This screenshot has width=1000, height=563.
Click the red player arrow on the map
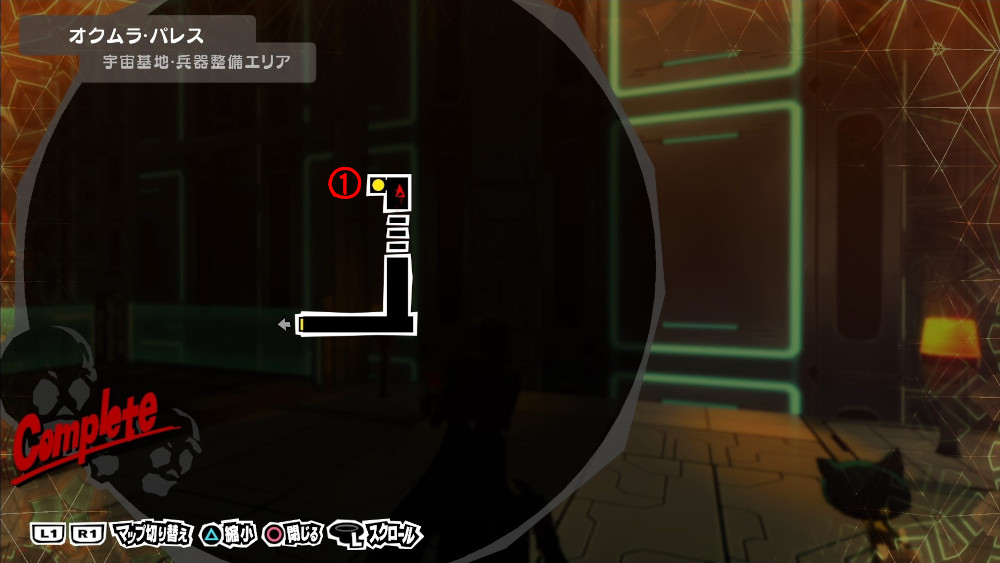point(401,188)
